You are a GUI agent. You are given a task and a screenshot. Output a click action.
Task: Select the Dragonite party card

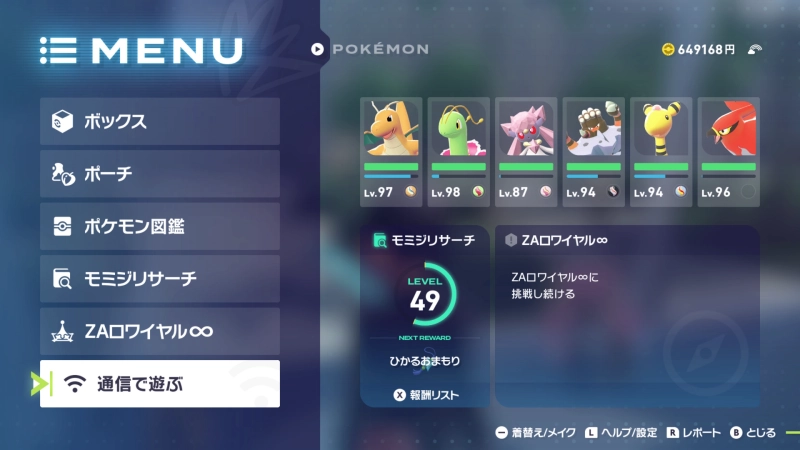pyautogui.click(x=391, y=151)
